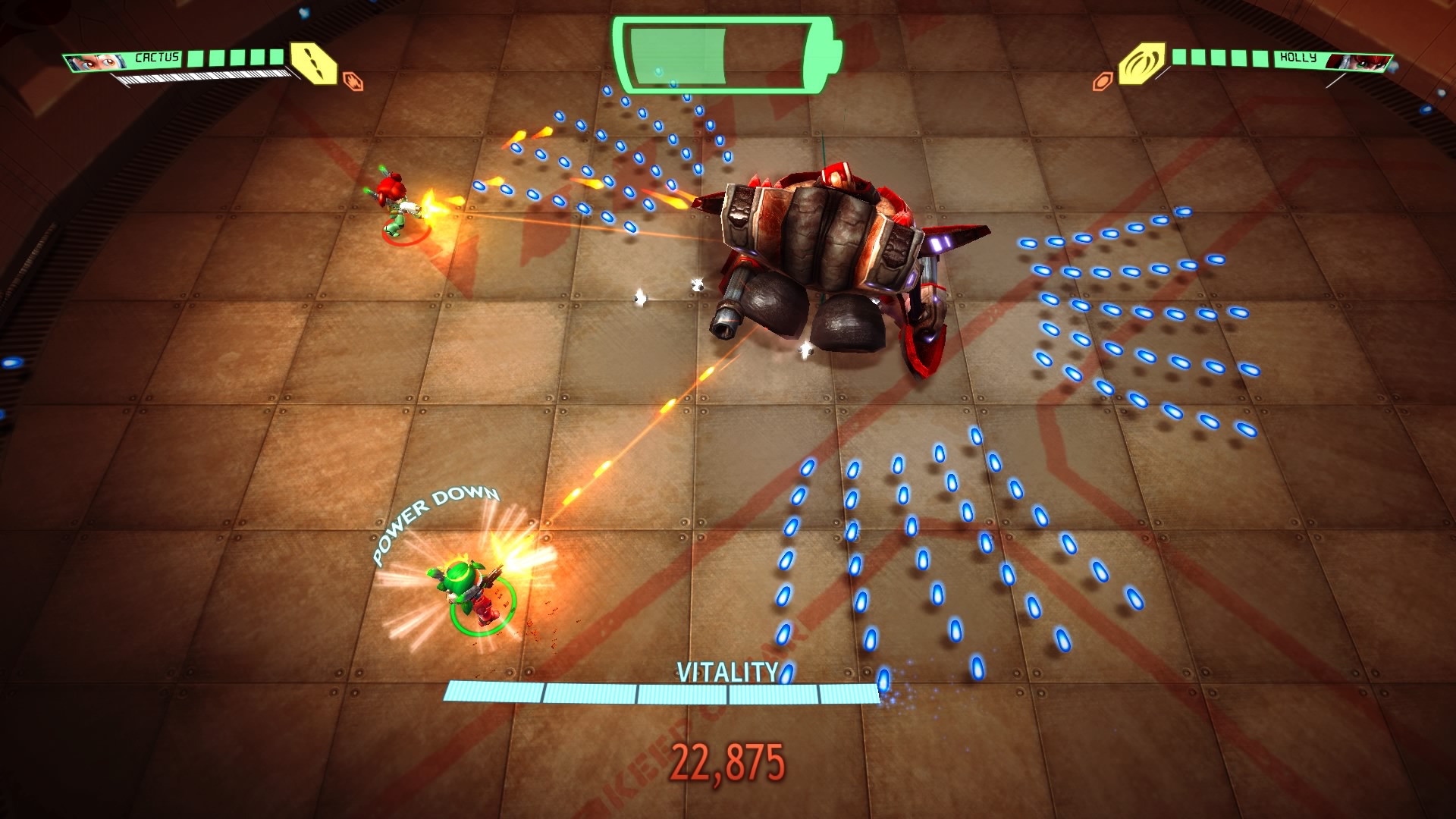This screenshot has width=1456, height=819.
Task: Click the orange hexagon beside Holly's weapon icon
Action: pos(1103,81)
